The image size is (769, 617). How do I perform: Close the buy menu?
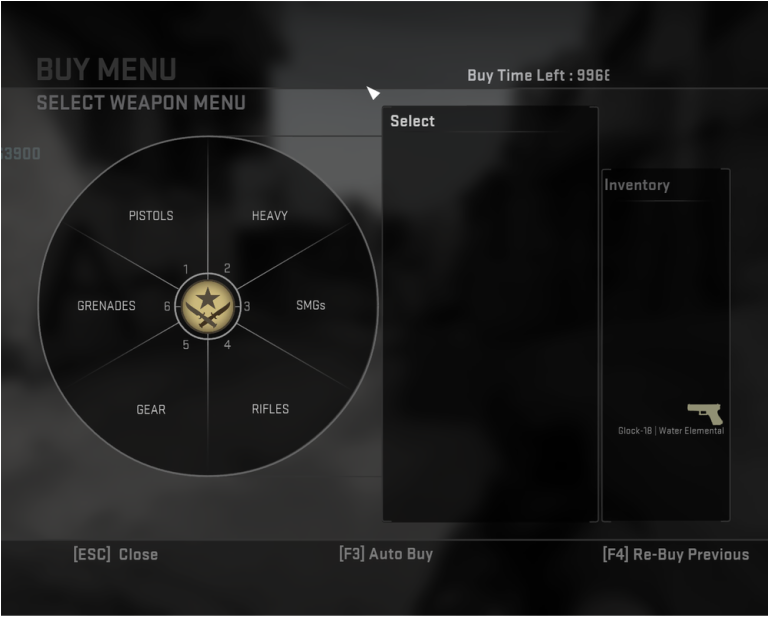point(116,554)
